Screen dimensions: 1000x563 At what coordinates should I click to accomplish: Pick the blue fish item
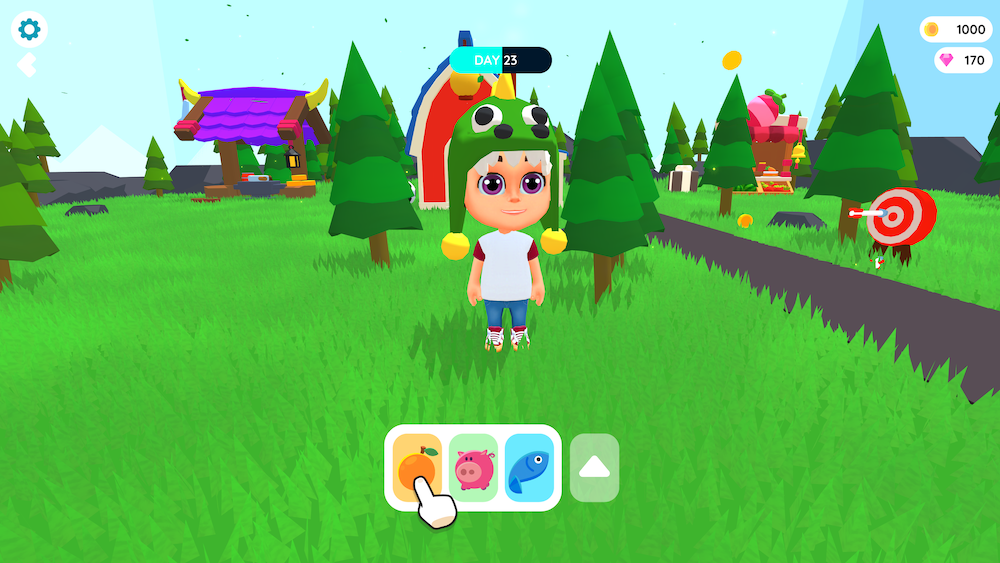pos(529,467)
